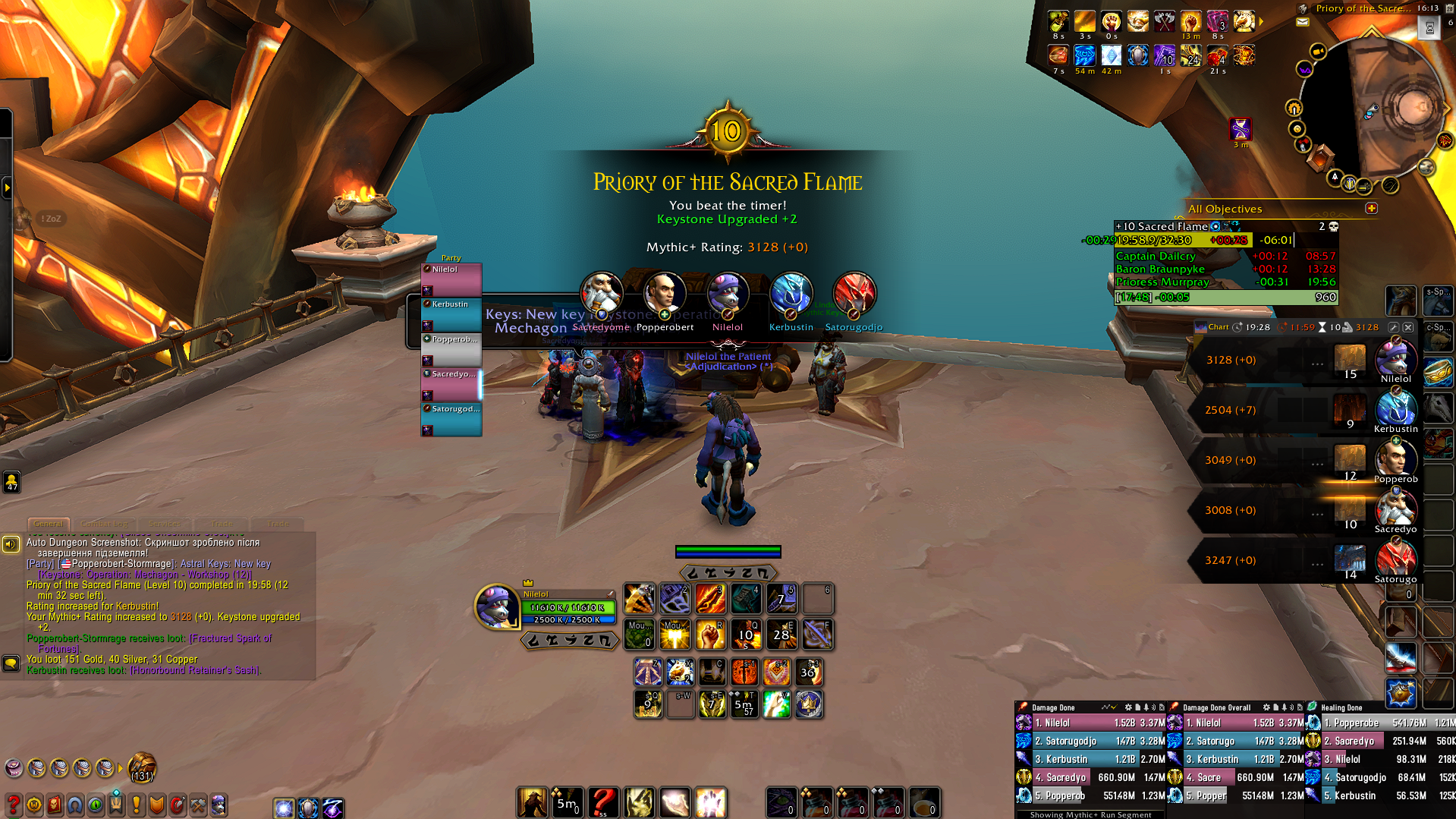Select Satorugo's 3247 (+0) rating row

click(1266, 561)
